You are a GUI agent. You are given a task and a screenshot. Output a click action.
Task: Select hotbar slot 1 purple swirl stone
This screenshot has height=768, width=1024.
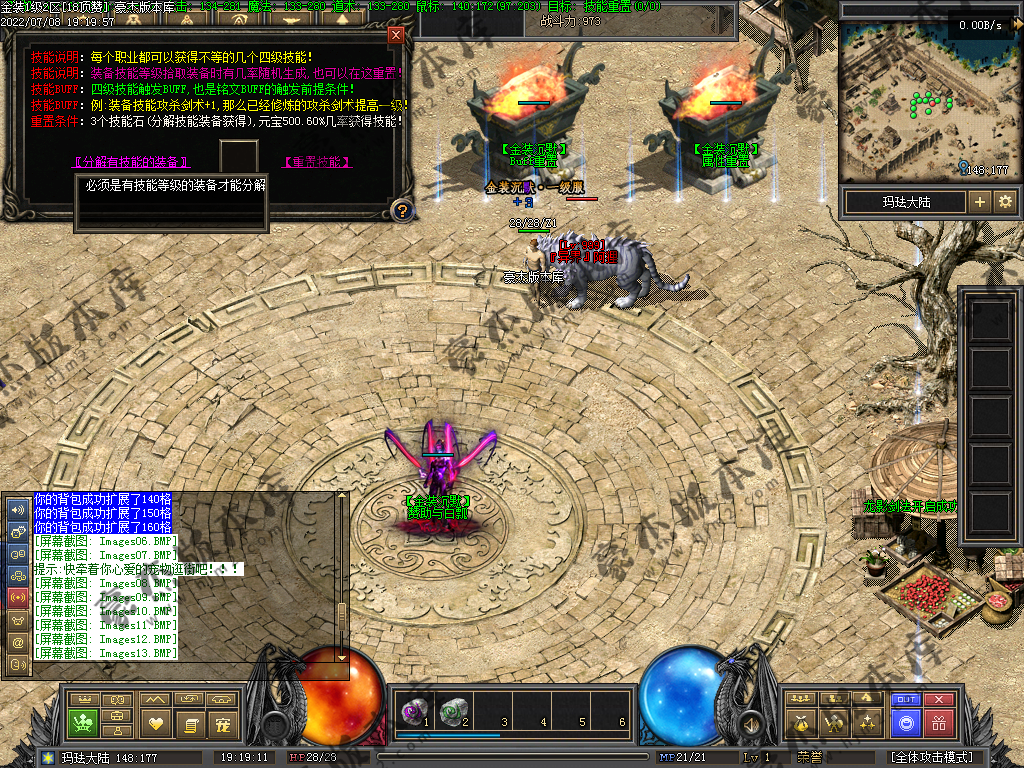[x=412, y=711]
